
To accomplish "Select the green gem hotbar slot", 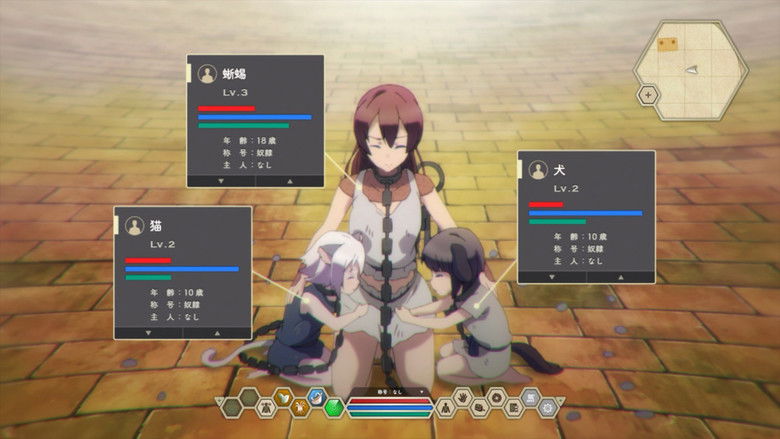I will pos(335,408).
